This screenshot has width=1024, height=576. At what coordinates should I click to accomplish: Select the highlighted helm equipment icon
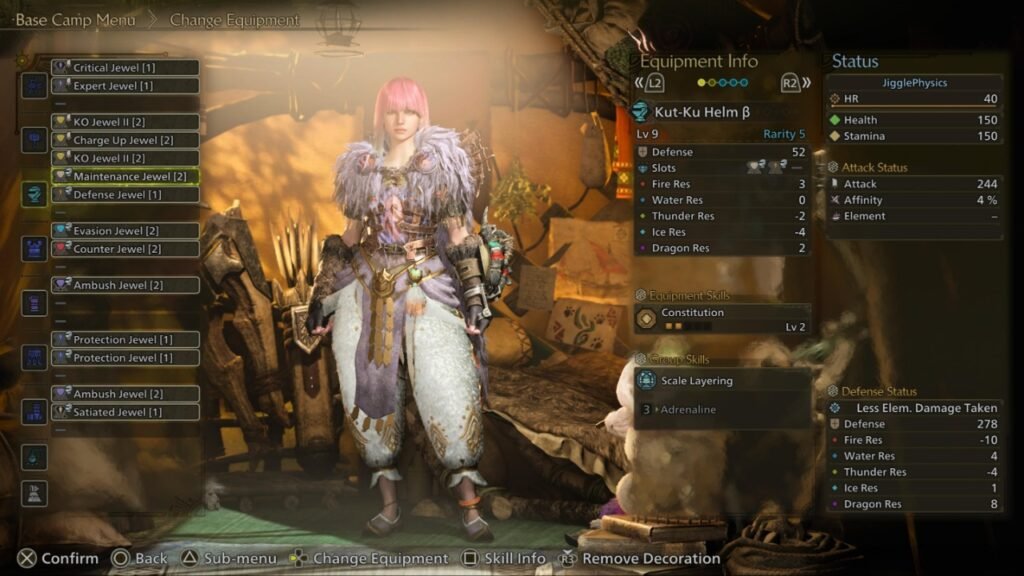[34, 194]
